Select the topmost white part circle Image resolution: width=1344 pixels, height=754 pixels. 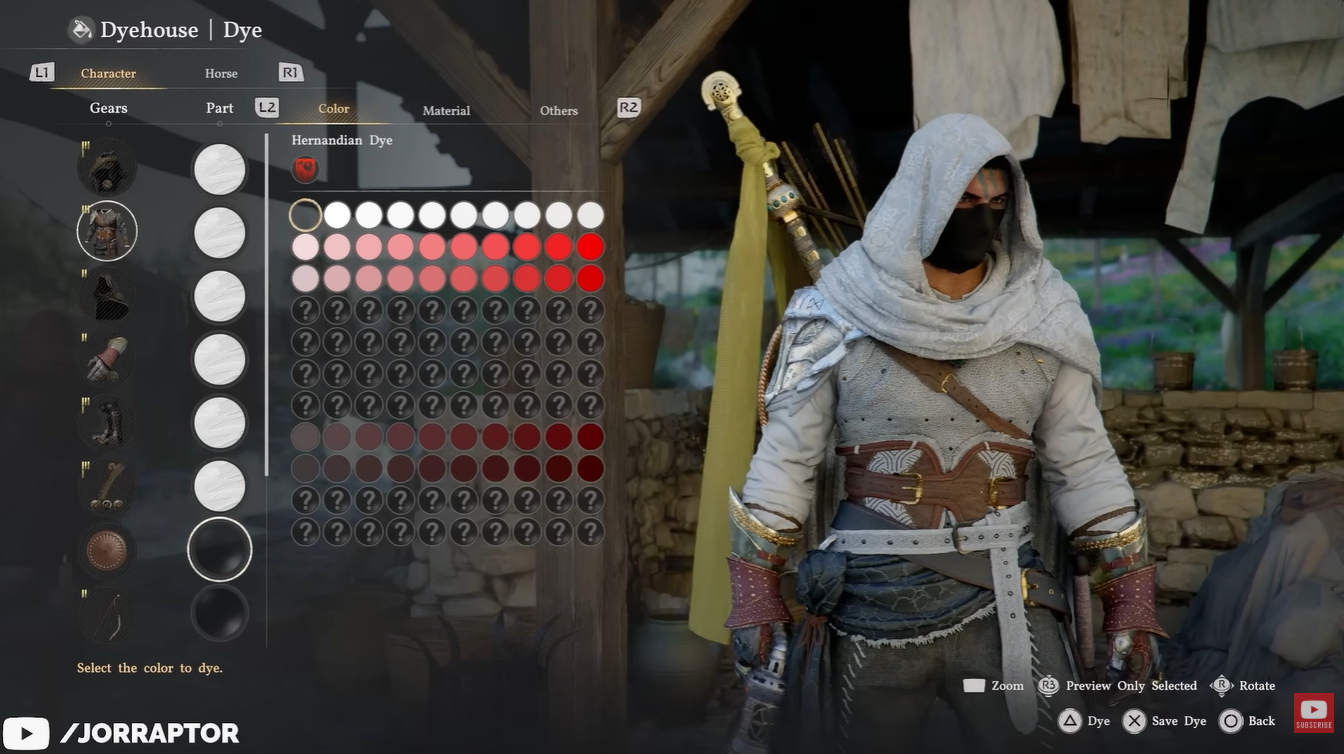click(219, 168)
